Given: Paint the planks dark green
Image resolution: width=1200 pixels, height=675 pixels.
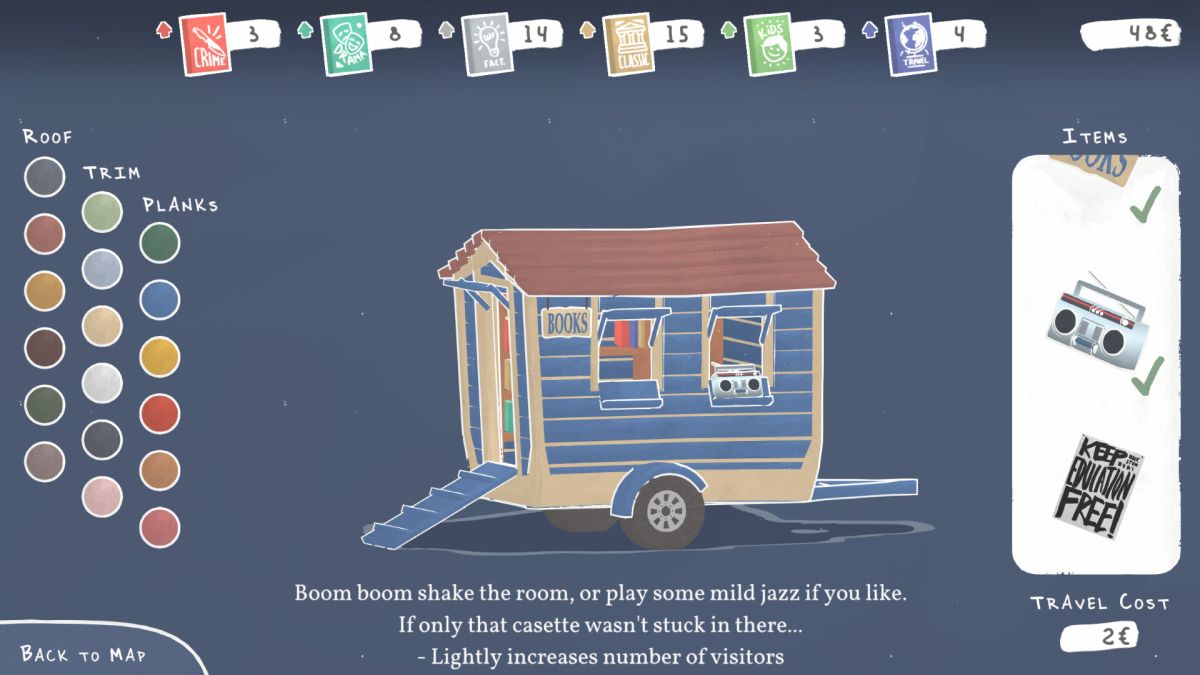Looking at the screenshot, I should click(160, 243).
